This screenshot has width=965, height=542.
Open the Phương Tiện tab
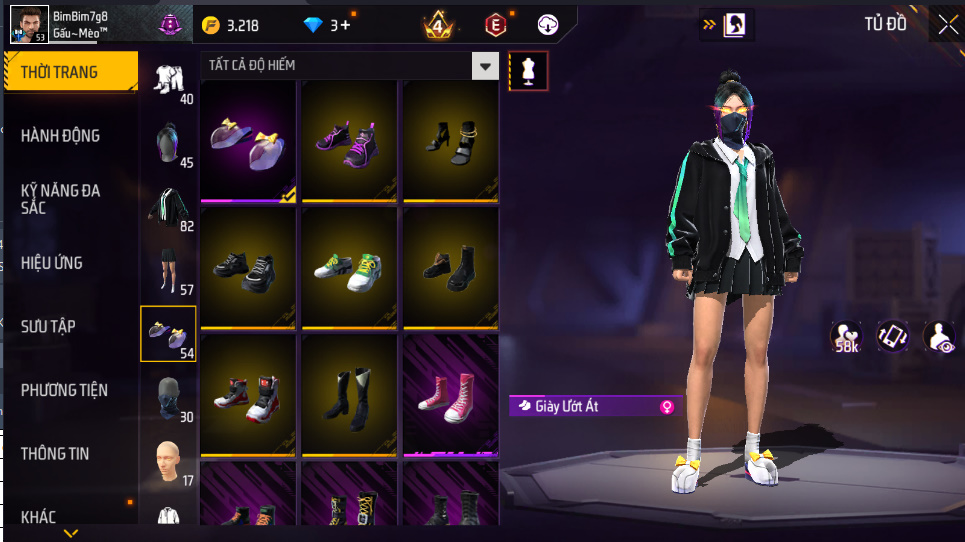tap(64, 390)
